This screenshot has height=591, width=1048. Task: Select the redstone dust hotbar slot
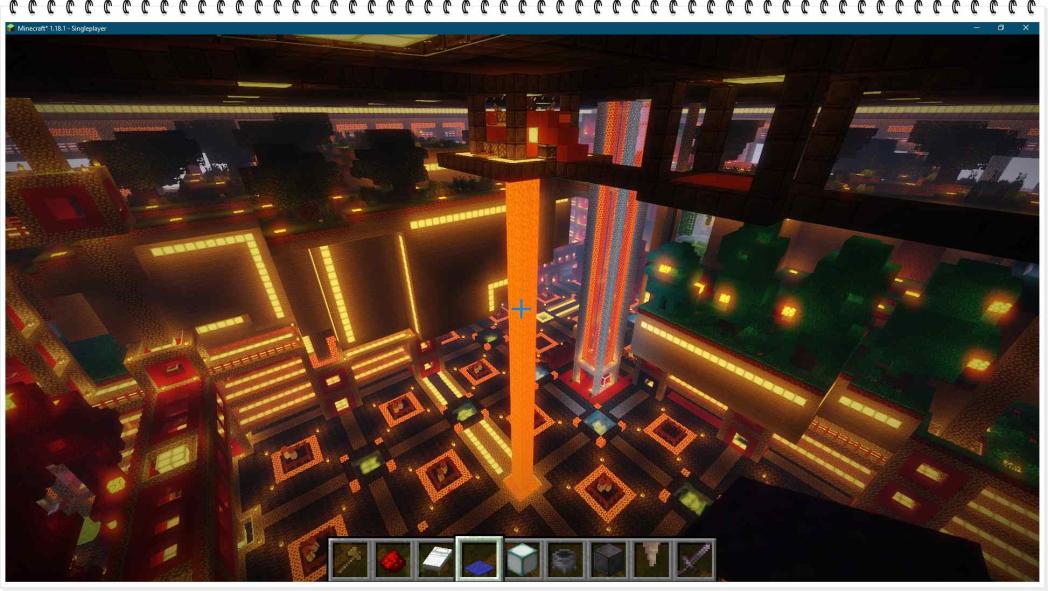pos(393,560)
